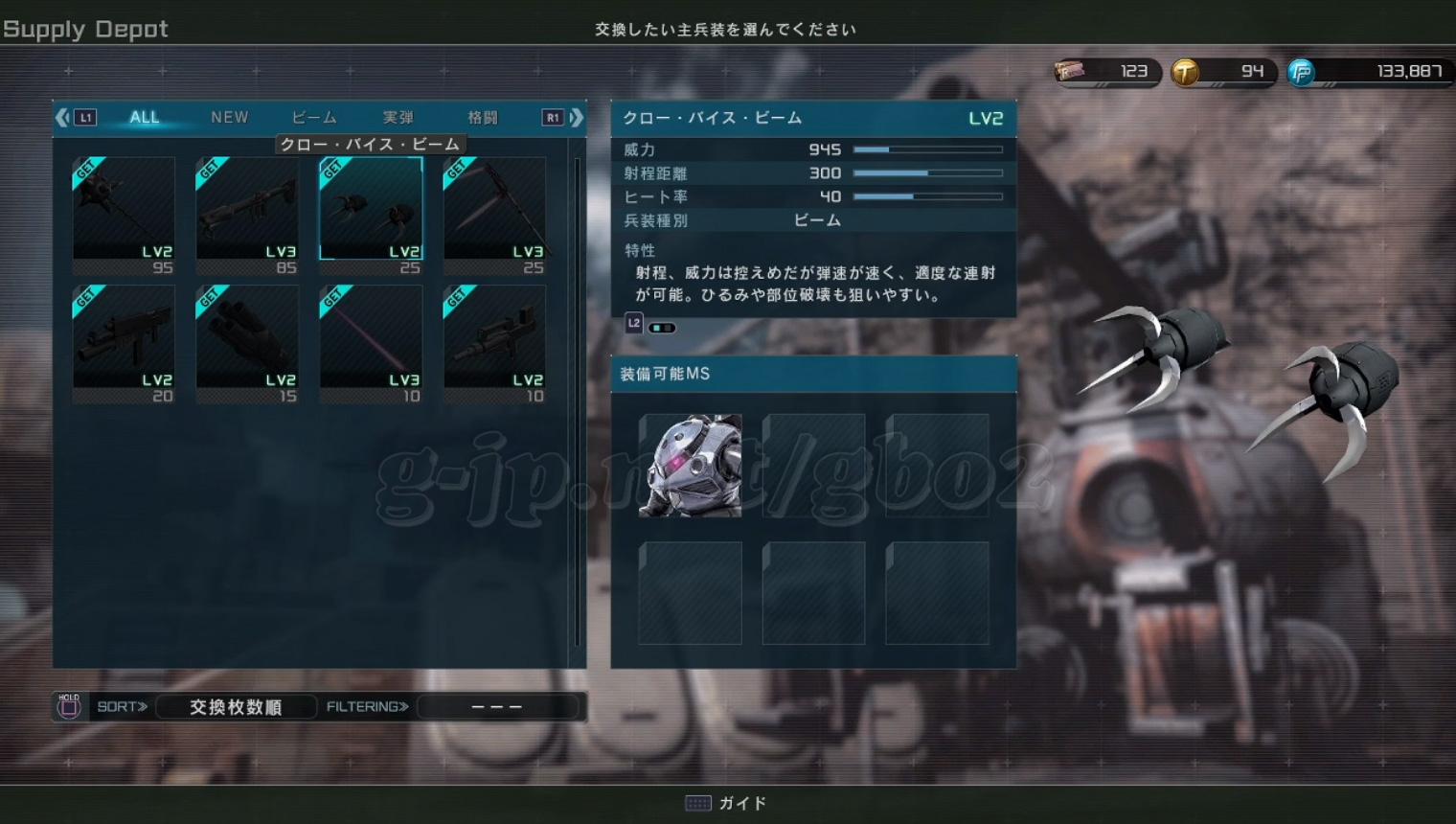1456x824 pixels.
Task: Select the LV3 pink beam saber slot
Action: [x=371, y=342]
